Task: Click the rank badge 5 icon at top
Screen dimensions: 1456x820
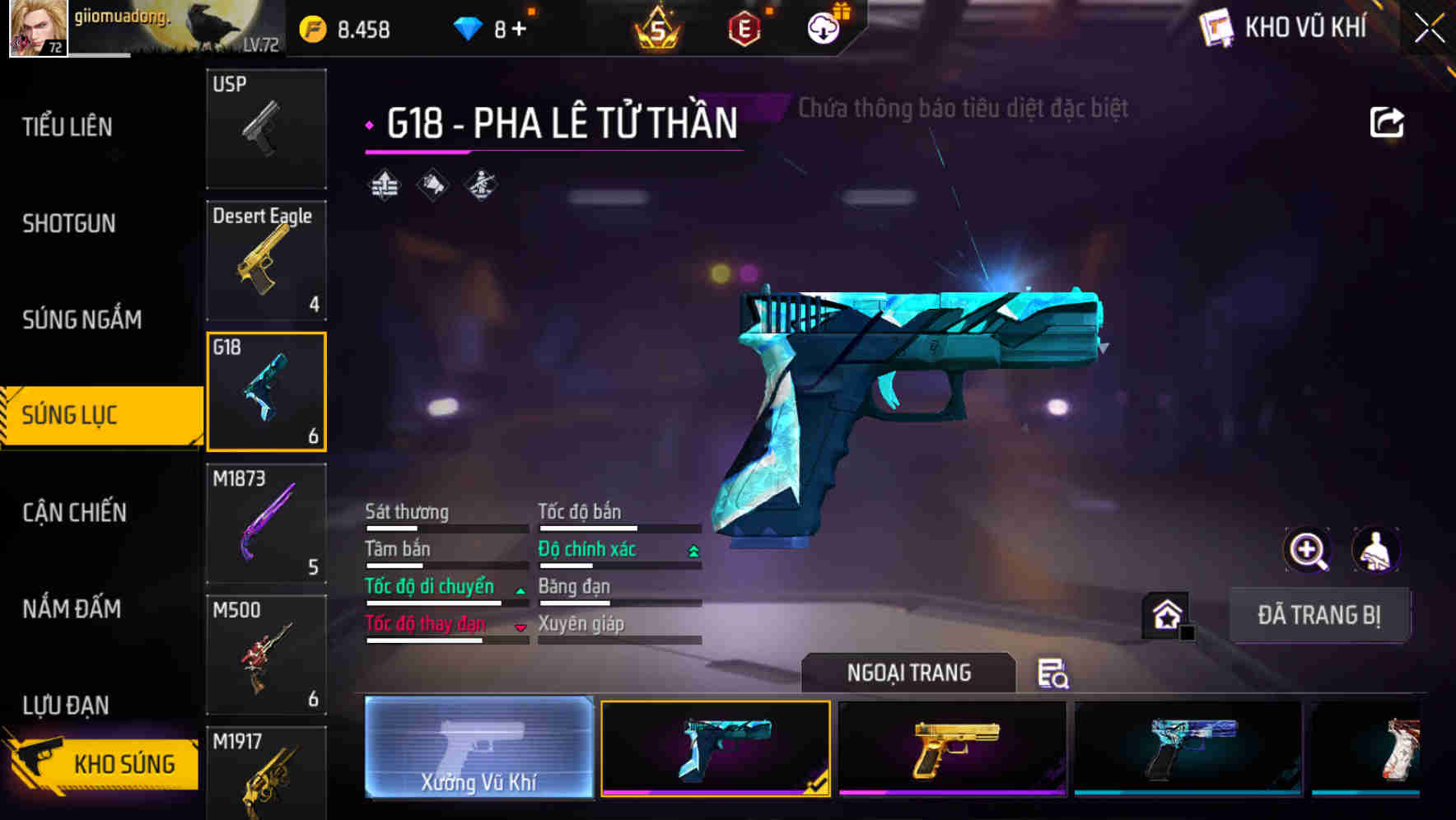Action: pyautogui.click(x=657, y=27)
